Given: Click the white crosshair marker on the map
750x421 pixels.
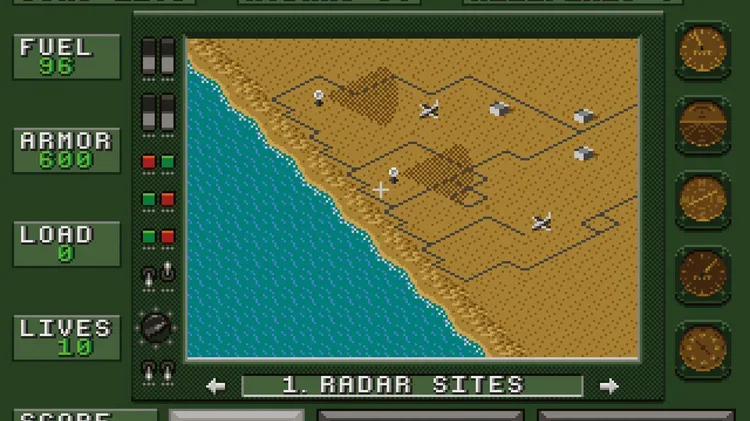Looking at the screenshot, I should point(381,189).
